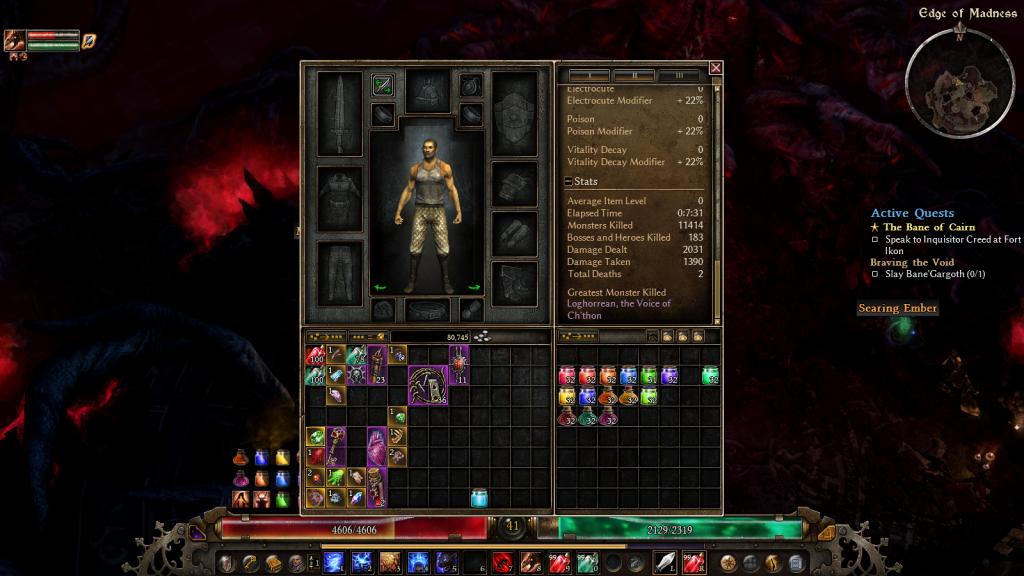Close the character inventory window
Viewport: 1024px width, 576px height.
click(x=716, y=68)
